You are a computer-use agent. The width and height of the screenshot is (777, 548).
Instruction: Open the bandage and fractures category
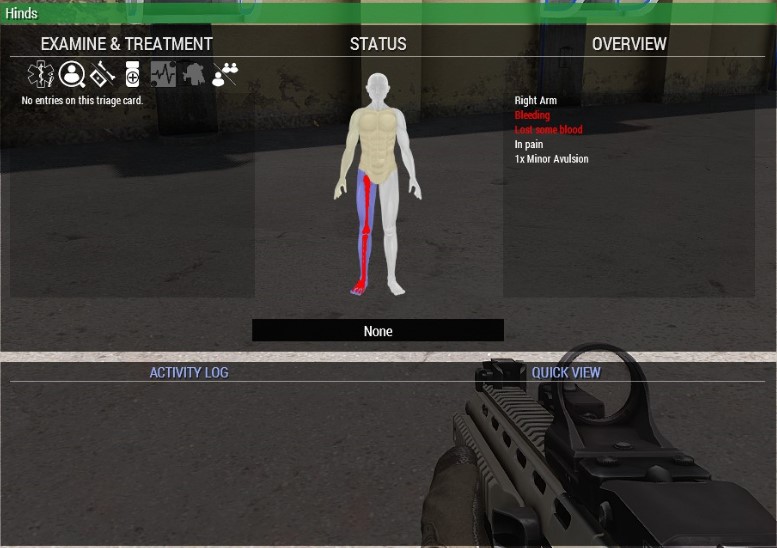(x=102, y=74)
